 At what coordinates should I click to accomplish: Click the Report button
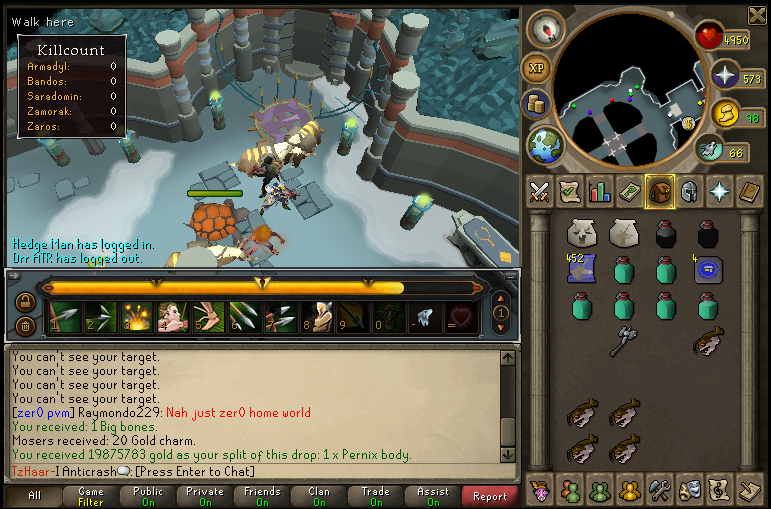click(x=490, y=495)
